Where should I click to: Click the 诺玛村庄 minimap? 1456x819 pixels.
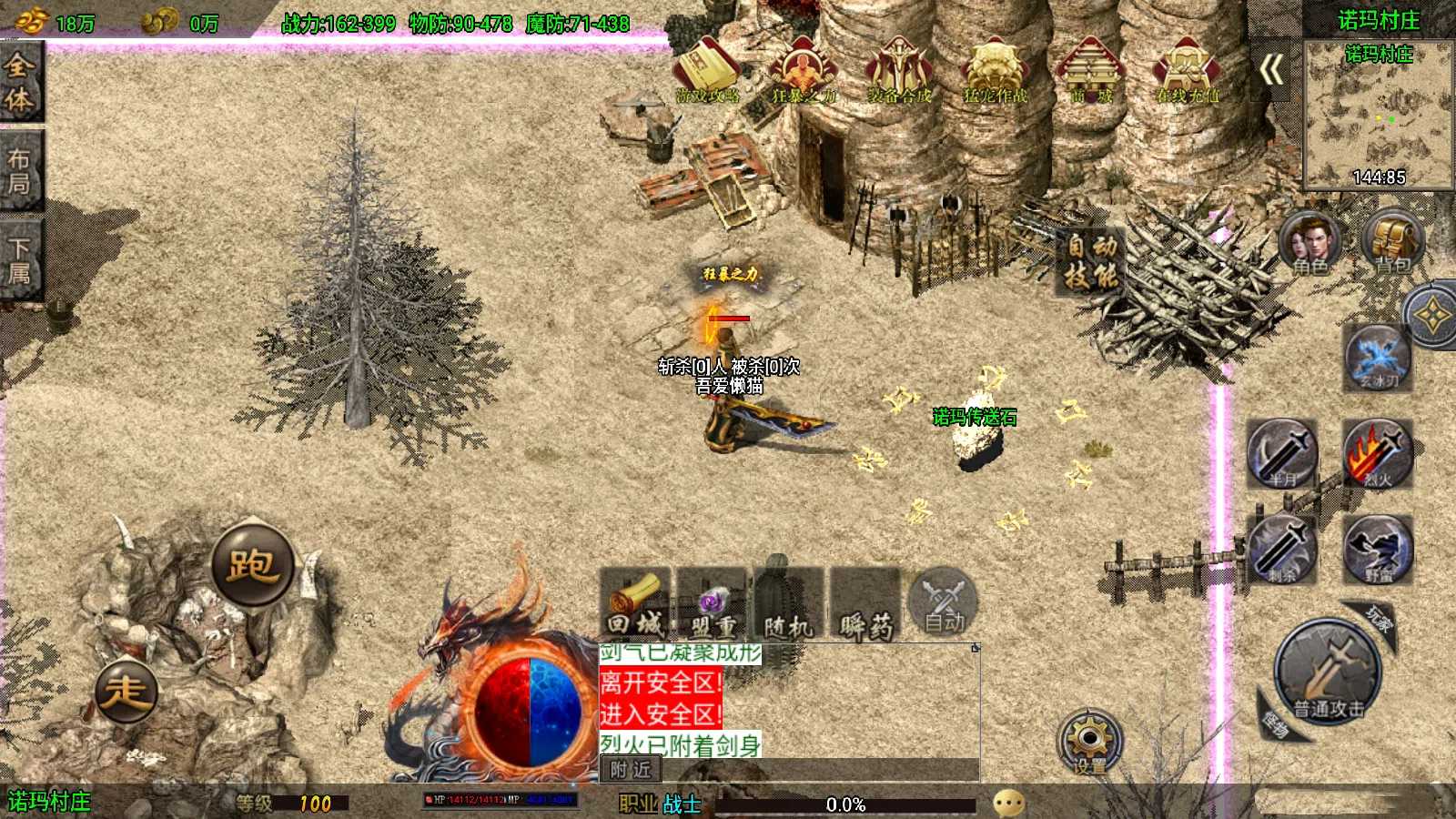tap(1379, 116)
